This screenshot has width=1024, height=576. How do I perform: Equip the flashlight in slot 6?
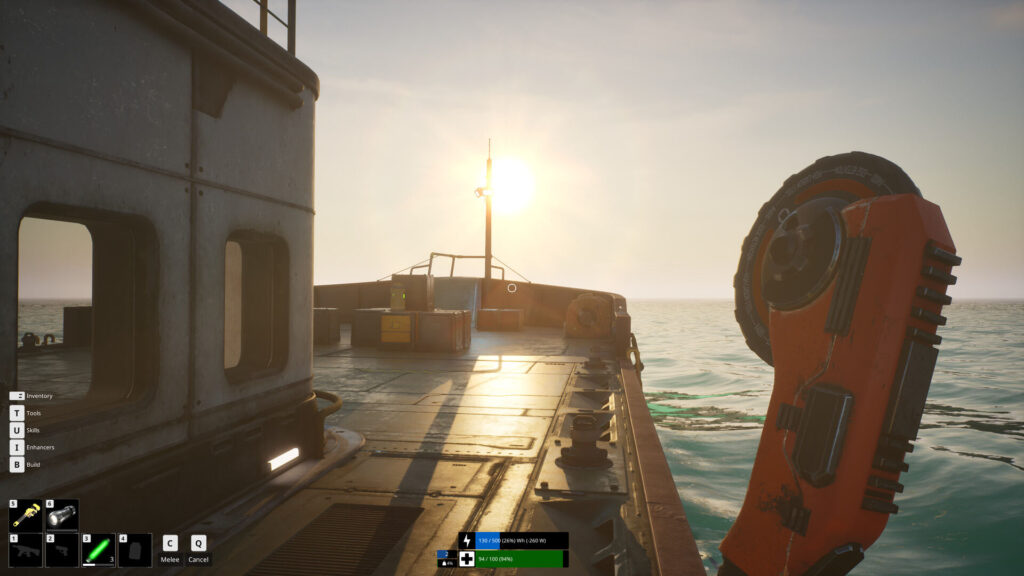(x=62, y=516)
